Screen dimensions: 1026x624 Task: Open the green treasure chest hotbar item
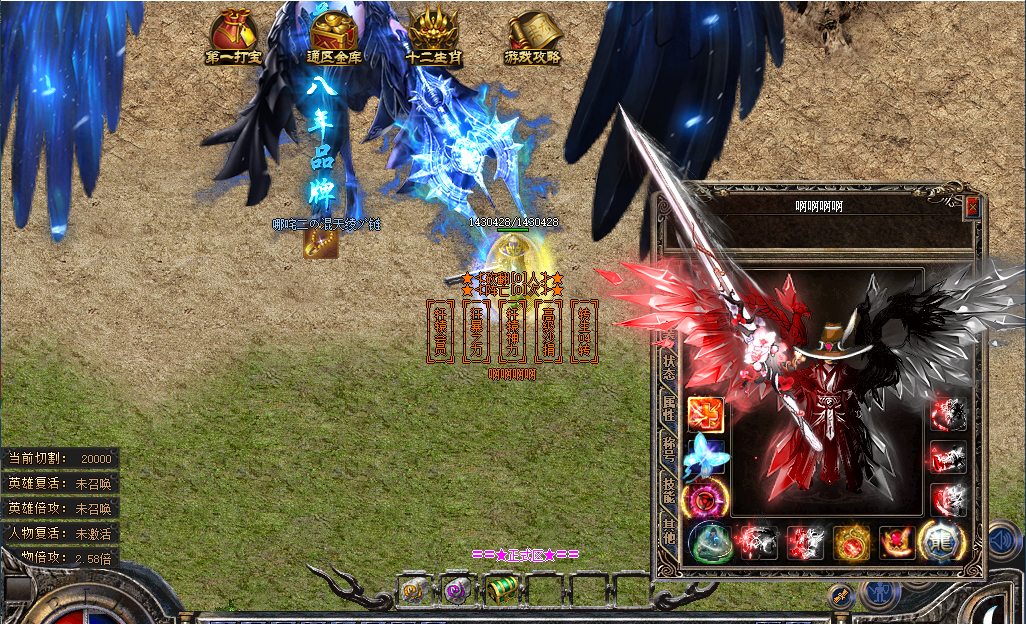502,590
